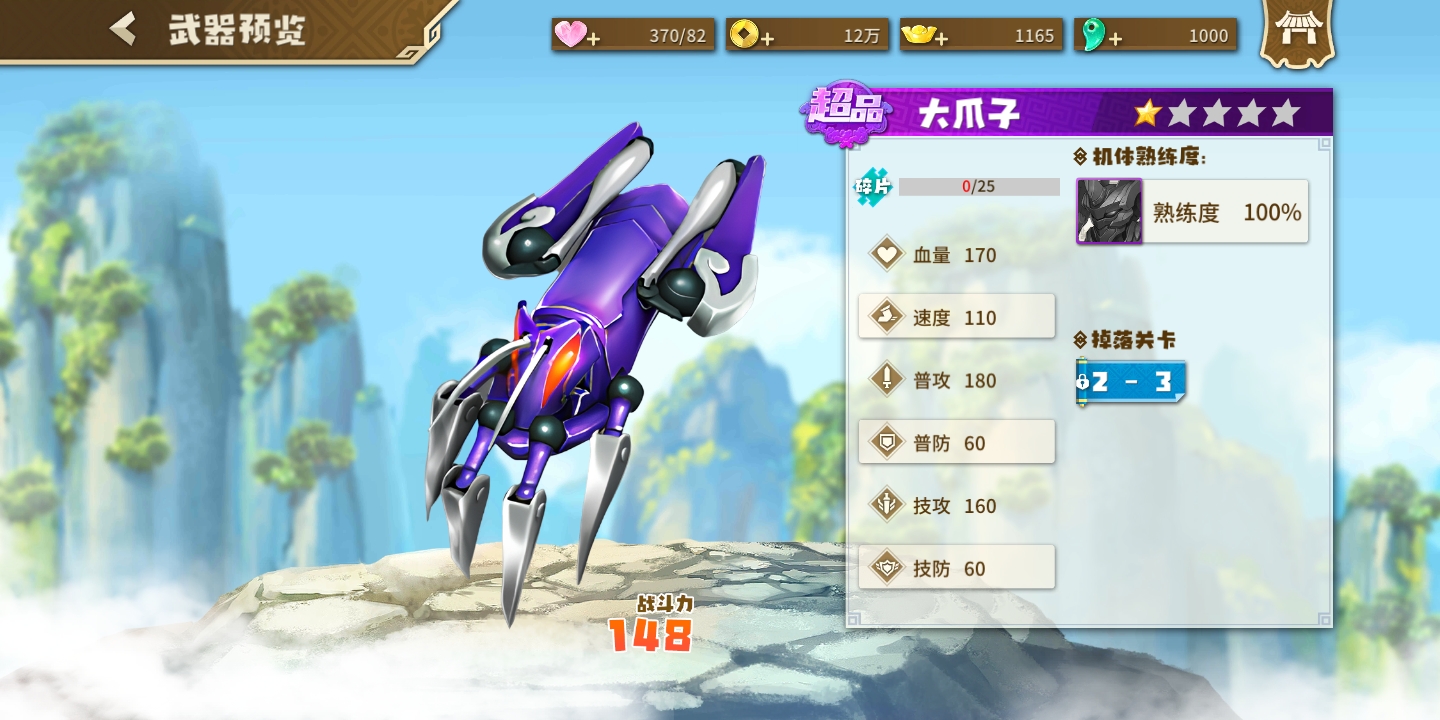This screenshot has height=720, width=1440.
Task: Select the 技攻 160 stat row
Action: tap(956, 505)
